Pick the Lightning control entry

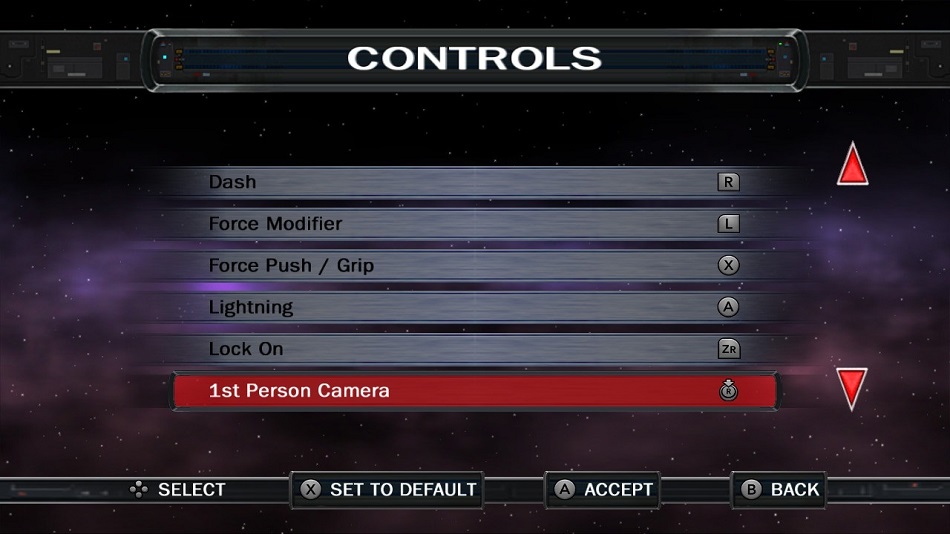pos(474,308)
